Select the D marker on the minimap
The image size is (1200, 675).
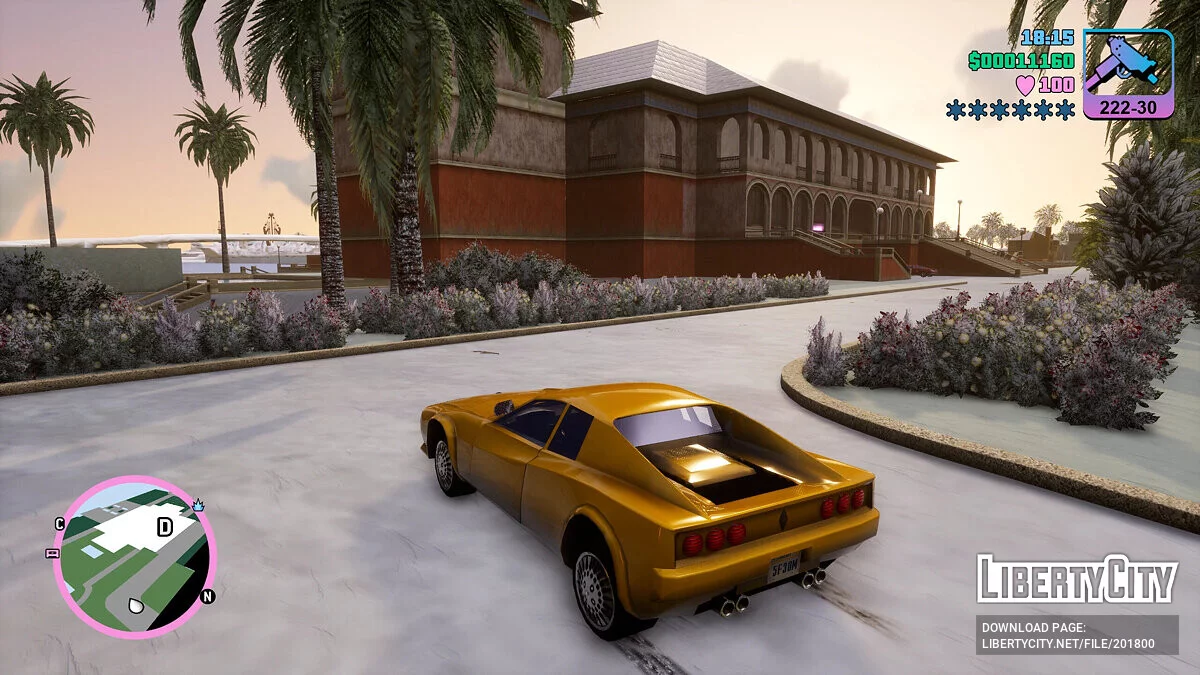164,527
